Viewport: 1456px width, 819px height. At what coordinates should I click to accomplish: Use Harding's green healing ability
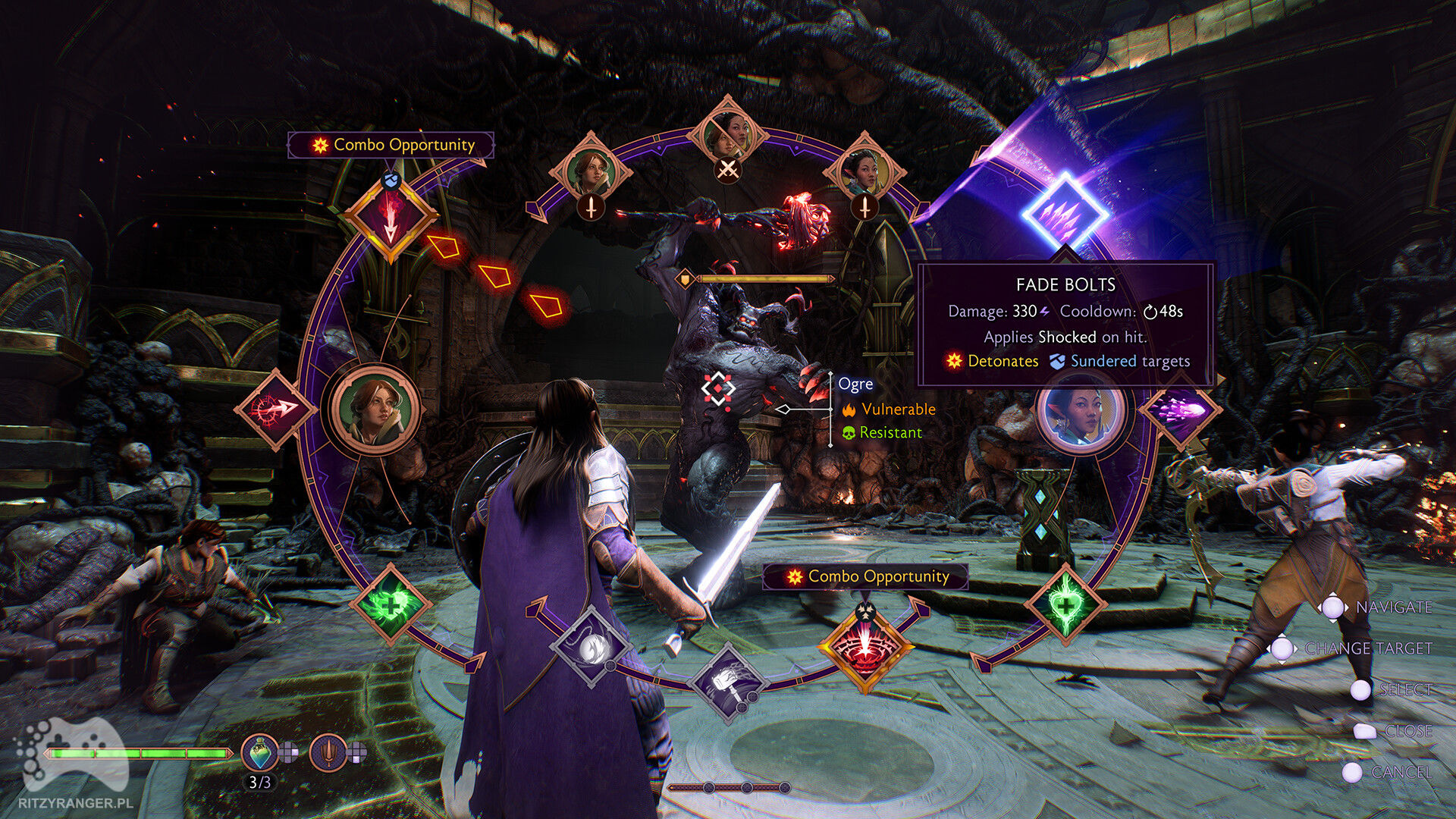click(390, 605)
